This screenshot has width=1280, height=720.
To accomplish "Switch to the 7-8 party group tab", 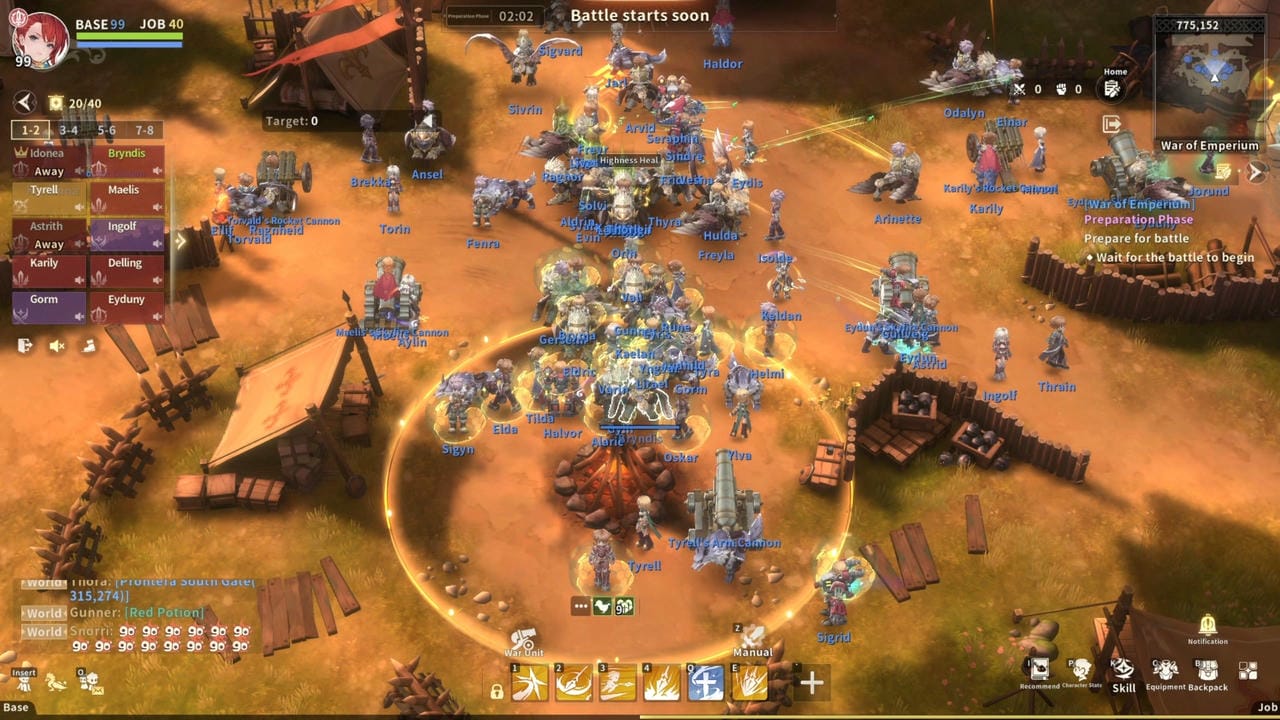I will [x=145, y=130].
